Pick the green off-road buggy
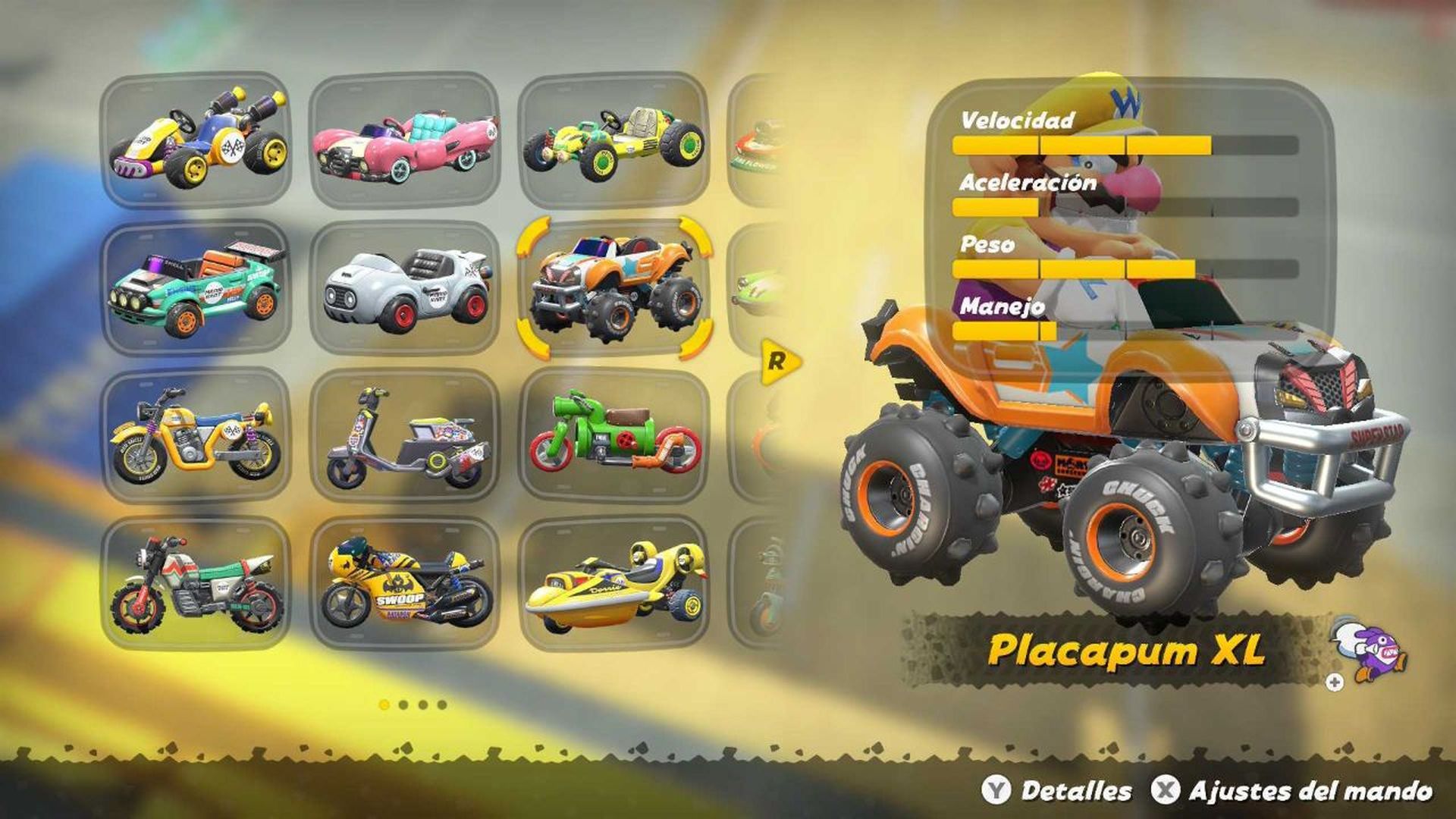Image resolution: width=1456 pixels, height=819 pixels. coord(614,140)
